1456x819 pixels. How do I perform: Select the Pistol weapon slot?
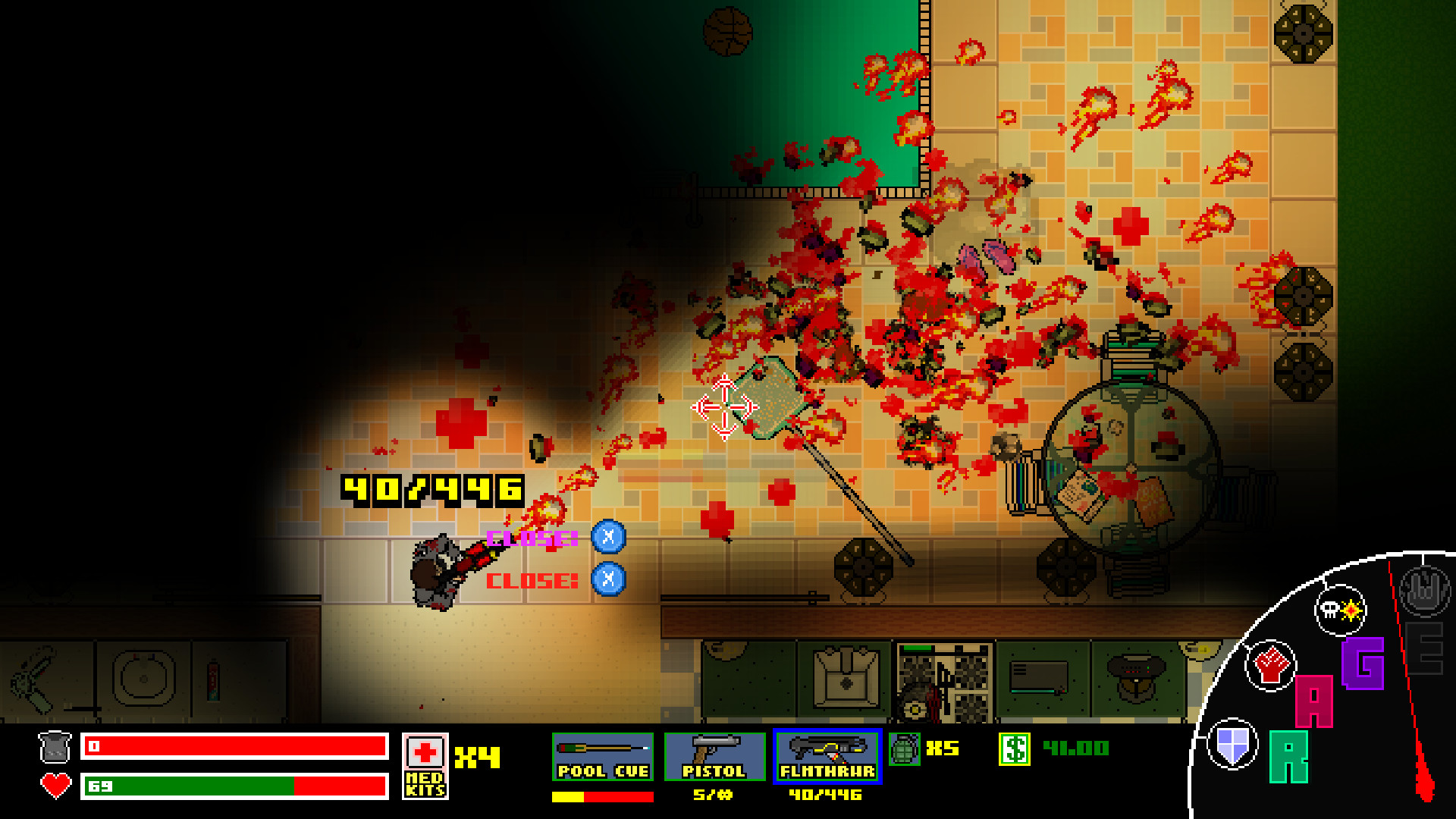pyautogui.click(x=715, y=756)
